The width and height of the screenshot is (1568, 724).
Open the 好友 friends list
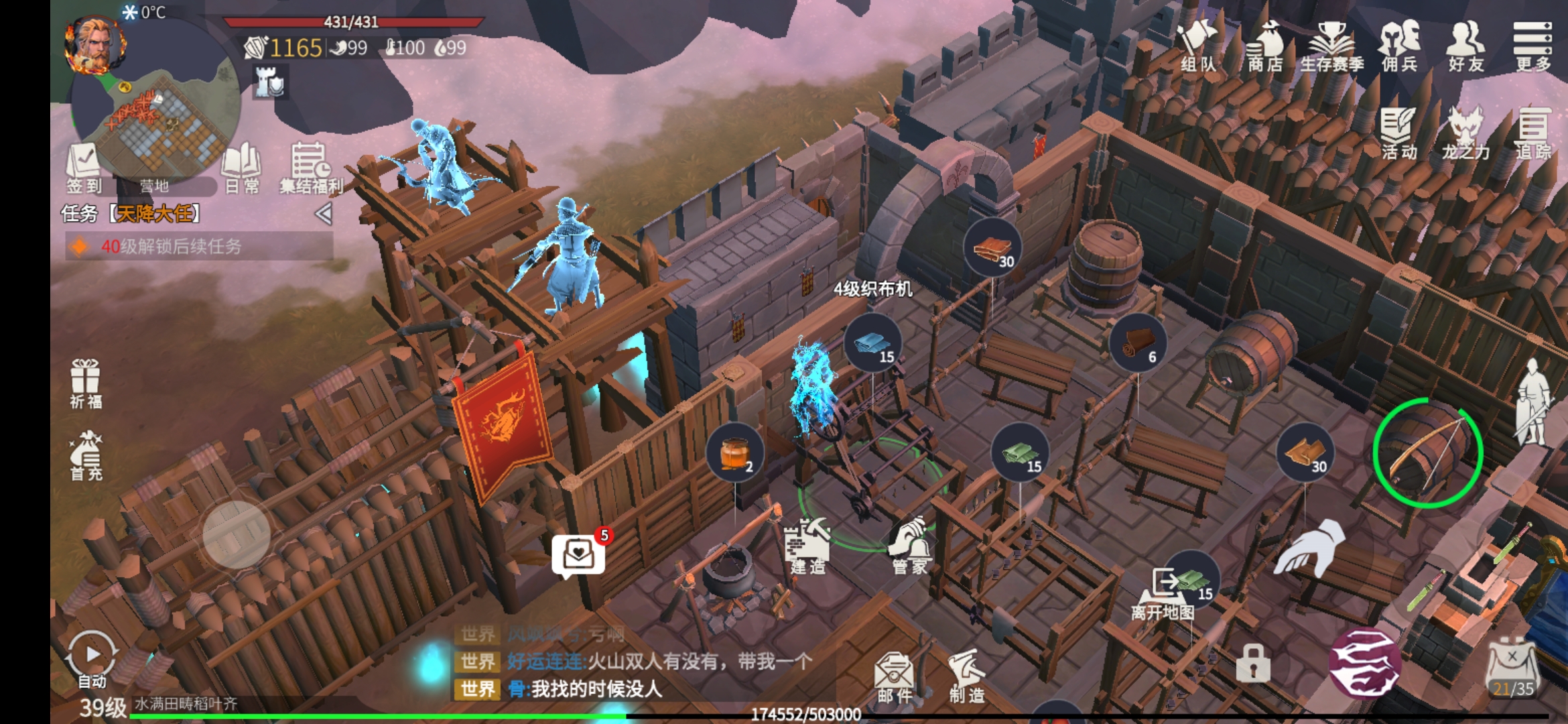1466,46
